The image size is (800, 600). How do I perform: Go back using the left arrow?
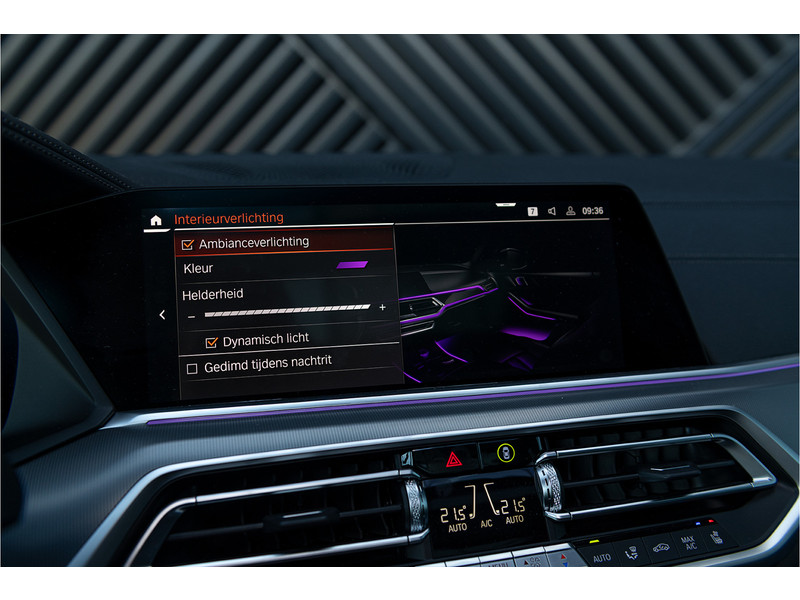tap(162, 315)
